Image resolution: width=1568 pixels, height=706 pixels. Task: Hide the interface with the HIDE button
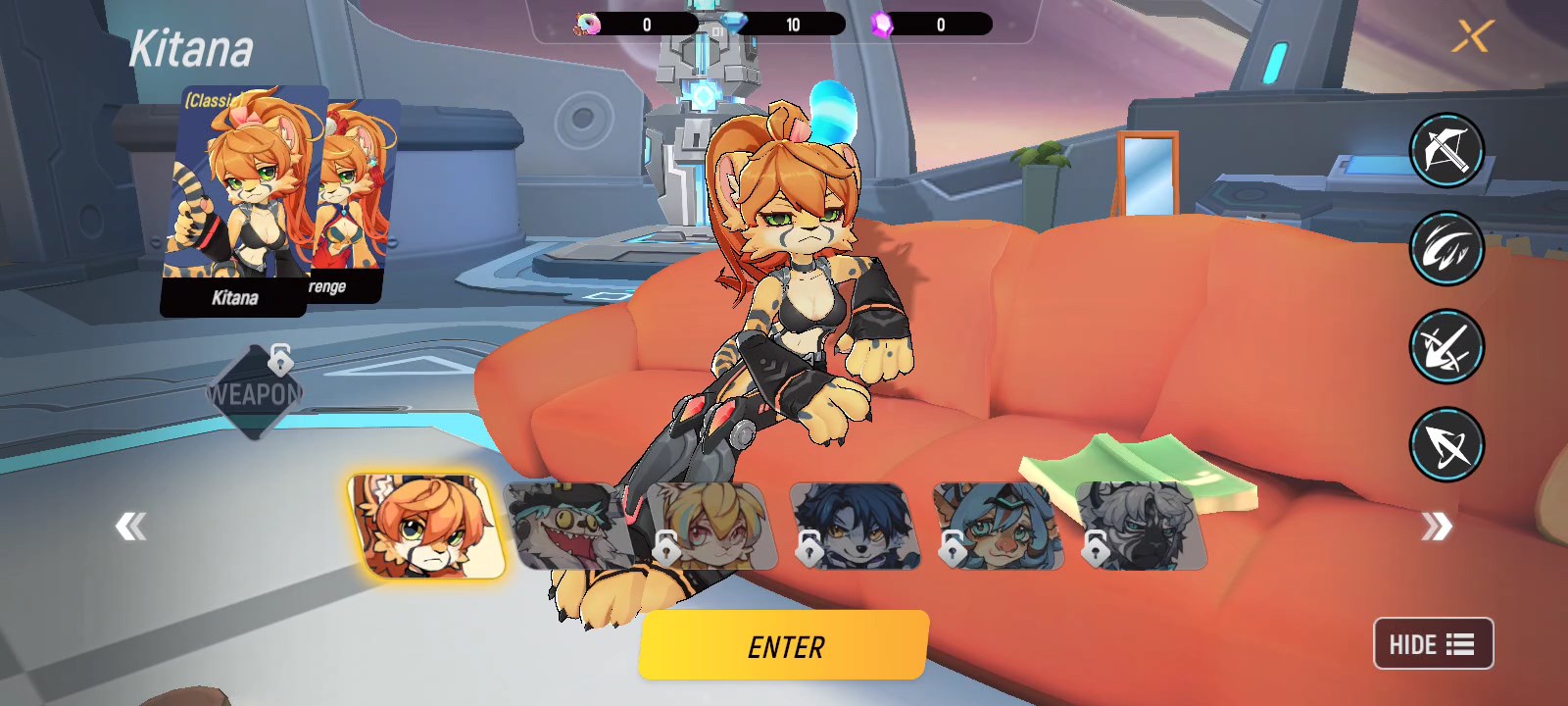[x=1433, y=644]
